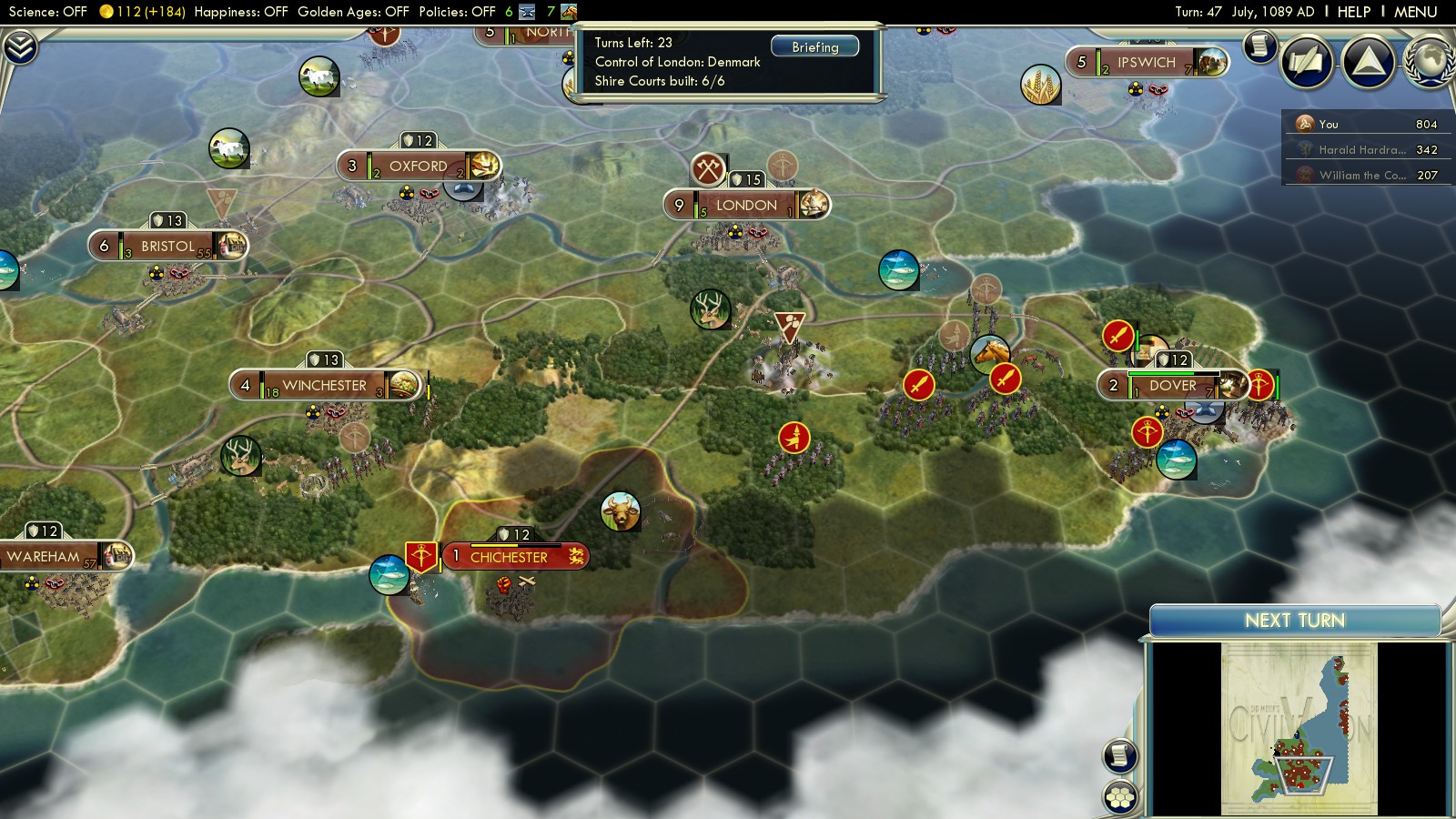End the turn with Next Turn
The image size is (1456, 819).
[1294, 621]
